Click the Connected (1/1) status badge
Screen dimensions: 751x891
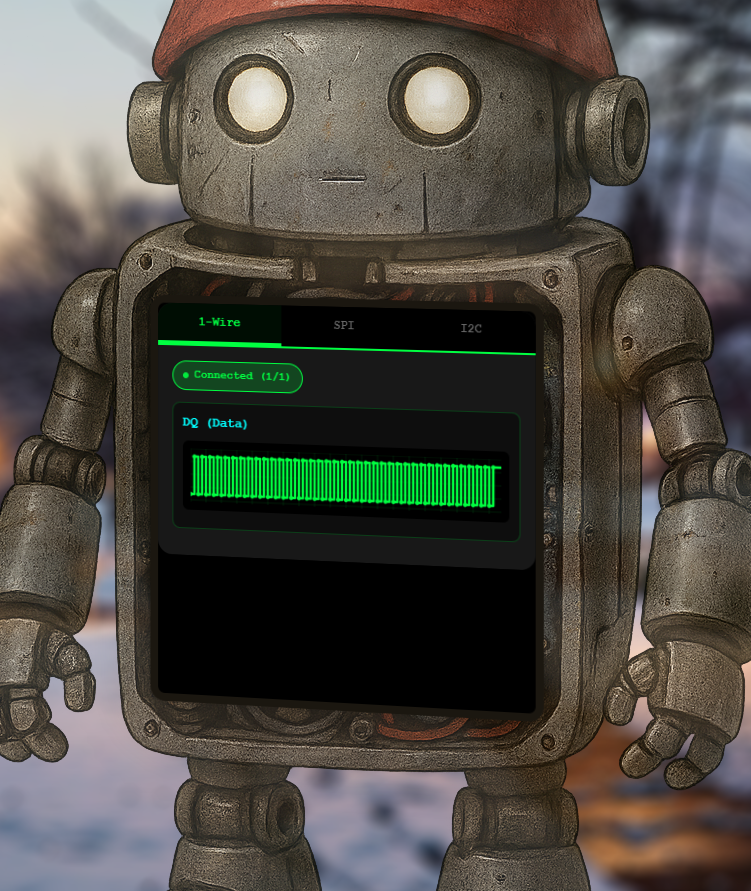[237, 376]
